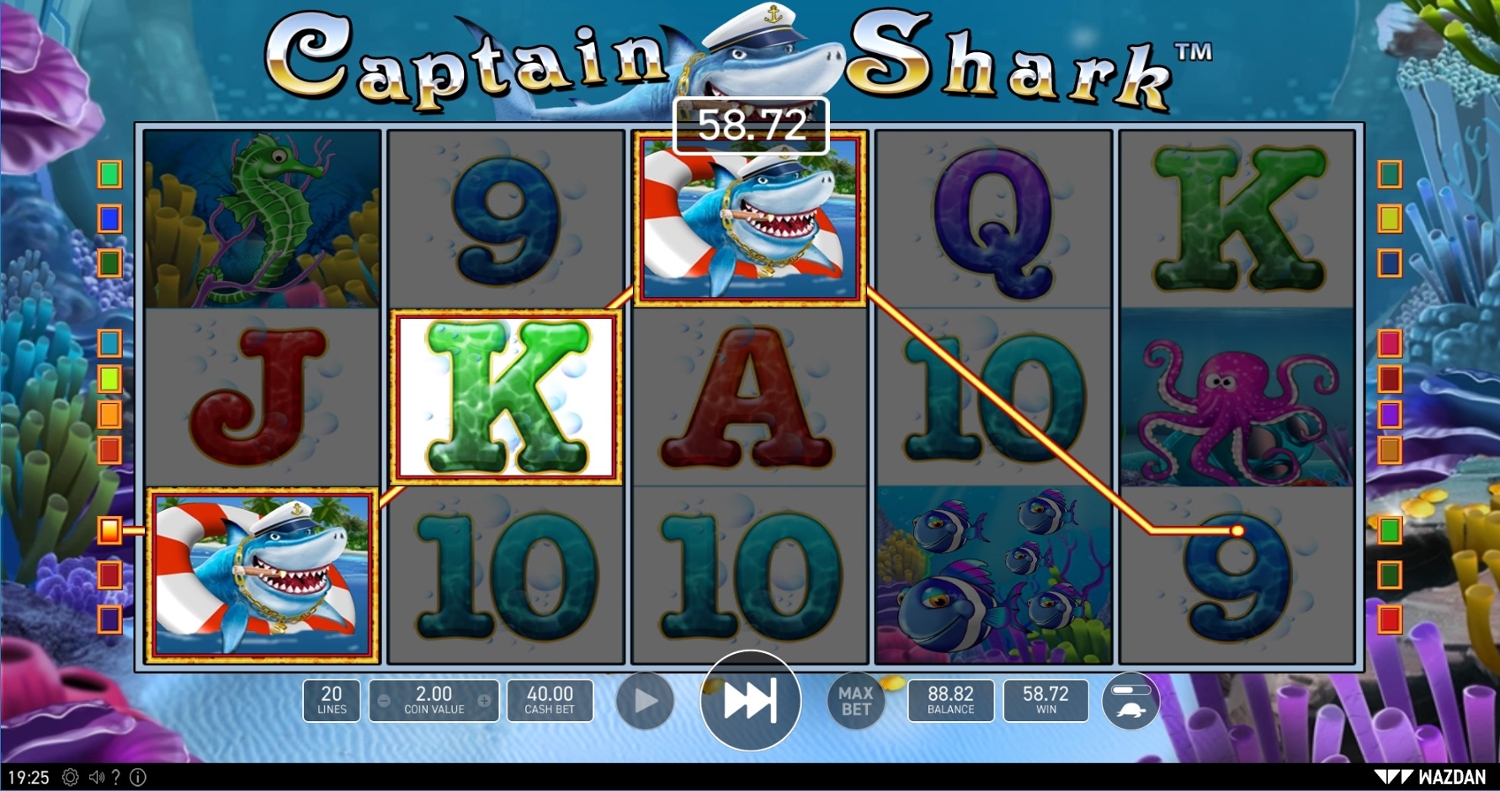Screen dimensions: 1500x791
Task: Decrease the coin value
Action: (x=383, y=701)
